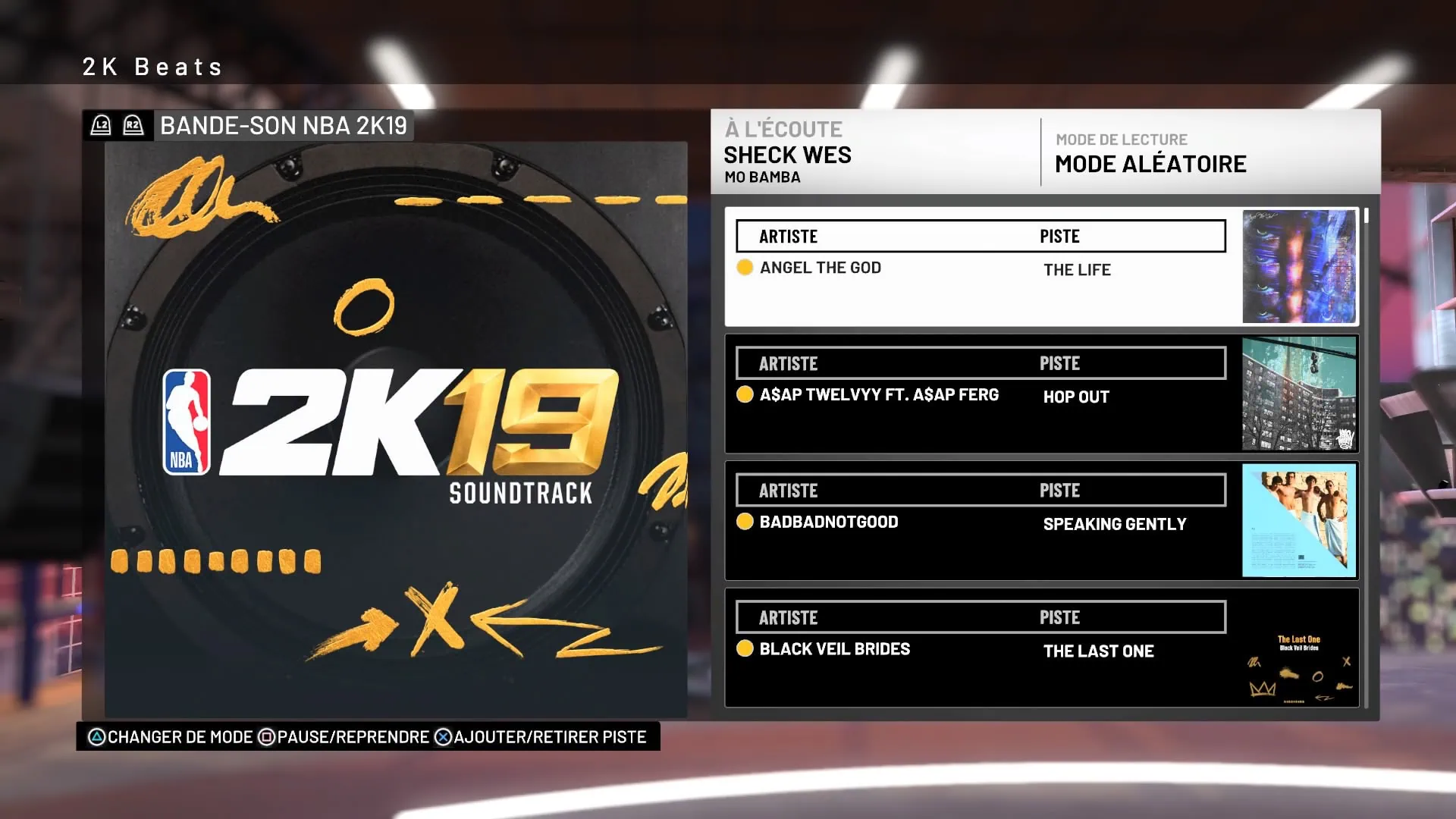
Task: Select Black Veil Brides The Last One
Action: [978, 650]
